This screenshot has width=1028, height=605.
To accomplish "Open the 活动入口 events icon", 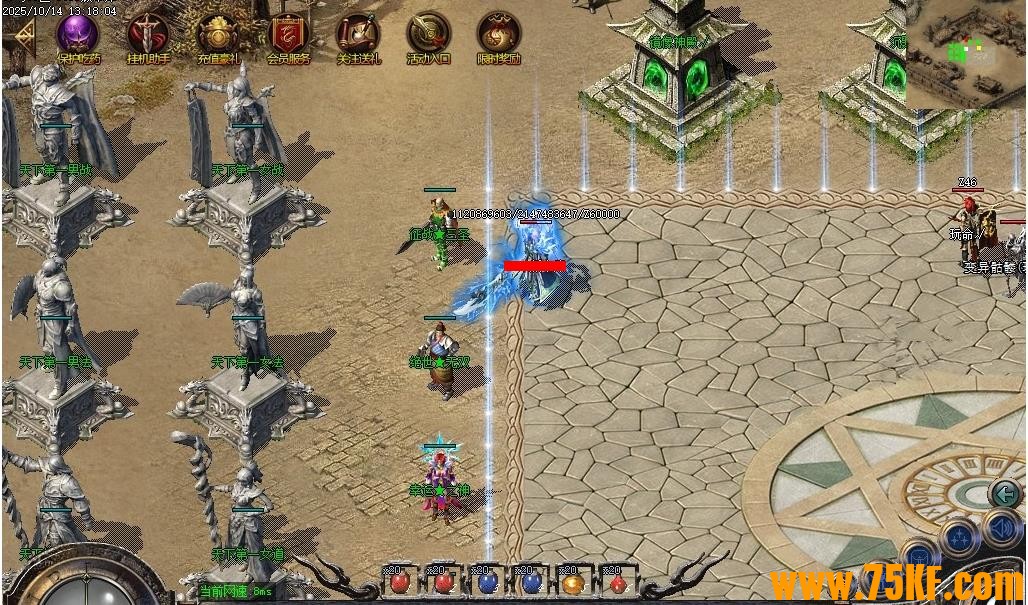I will [x=428, y=35].
